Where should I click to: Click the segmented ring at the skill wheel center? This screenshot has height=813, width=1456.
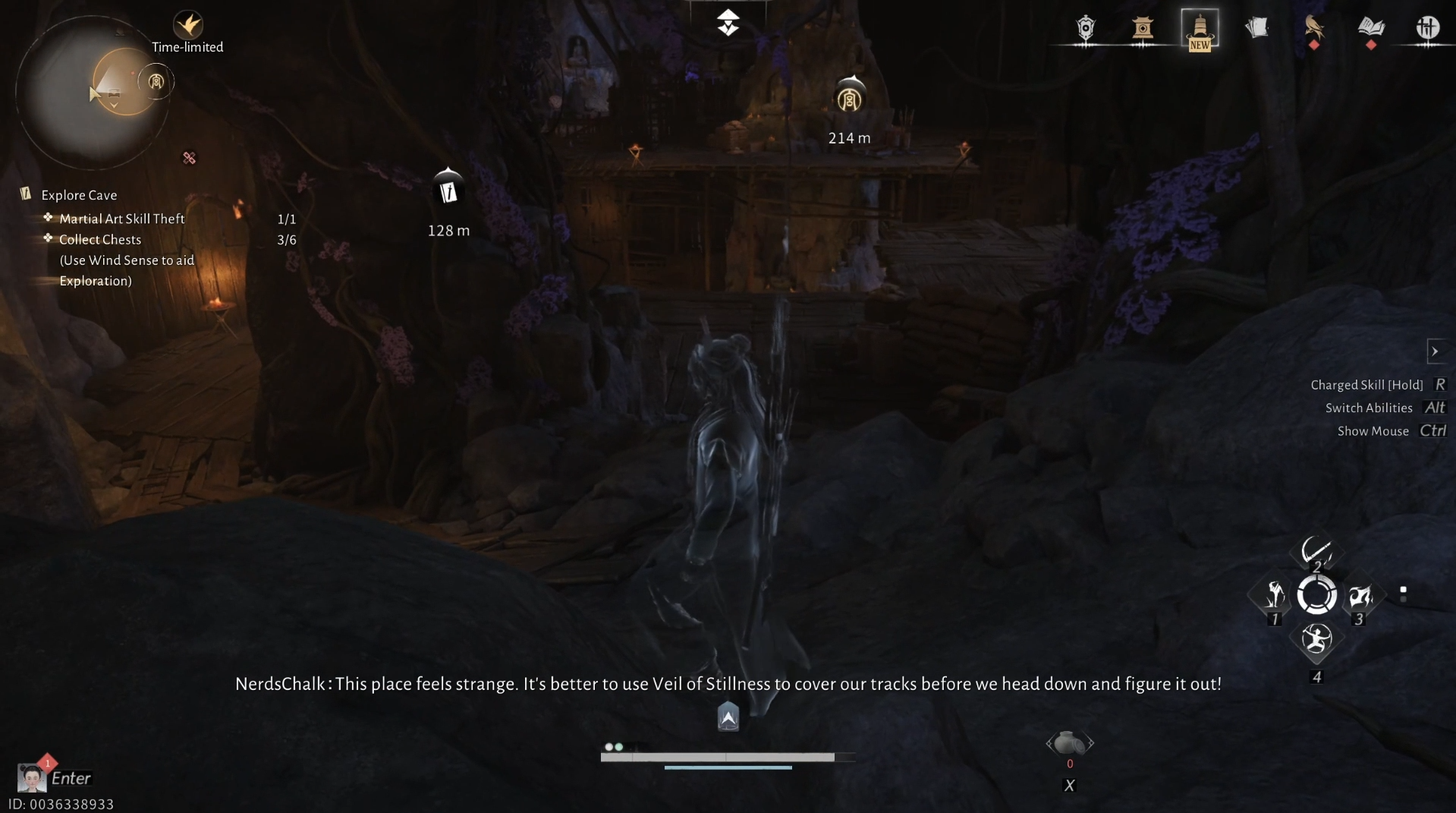pyautogui.click(x=1316, y=595)
